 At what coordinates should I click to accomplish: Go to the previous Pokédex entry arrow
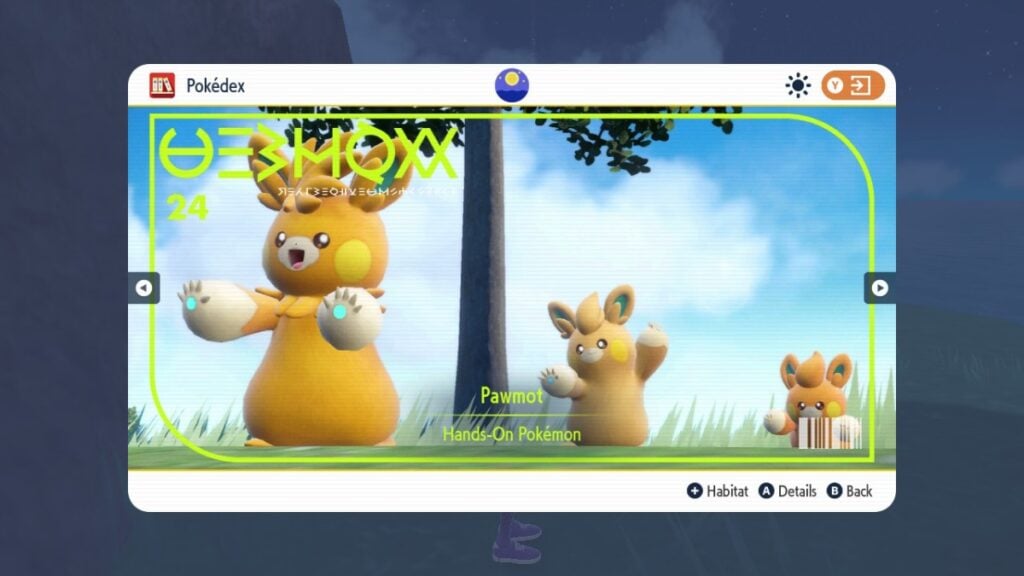tap(143, 288)
